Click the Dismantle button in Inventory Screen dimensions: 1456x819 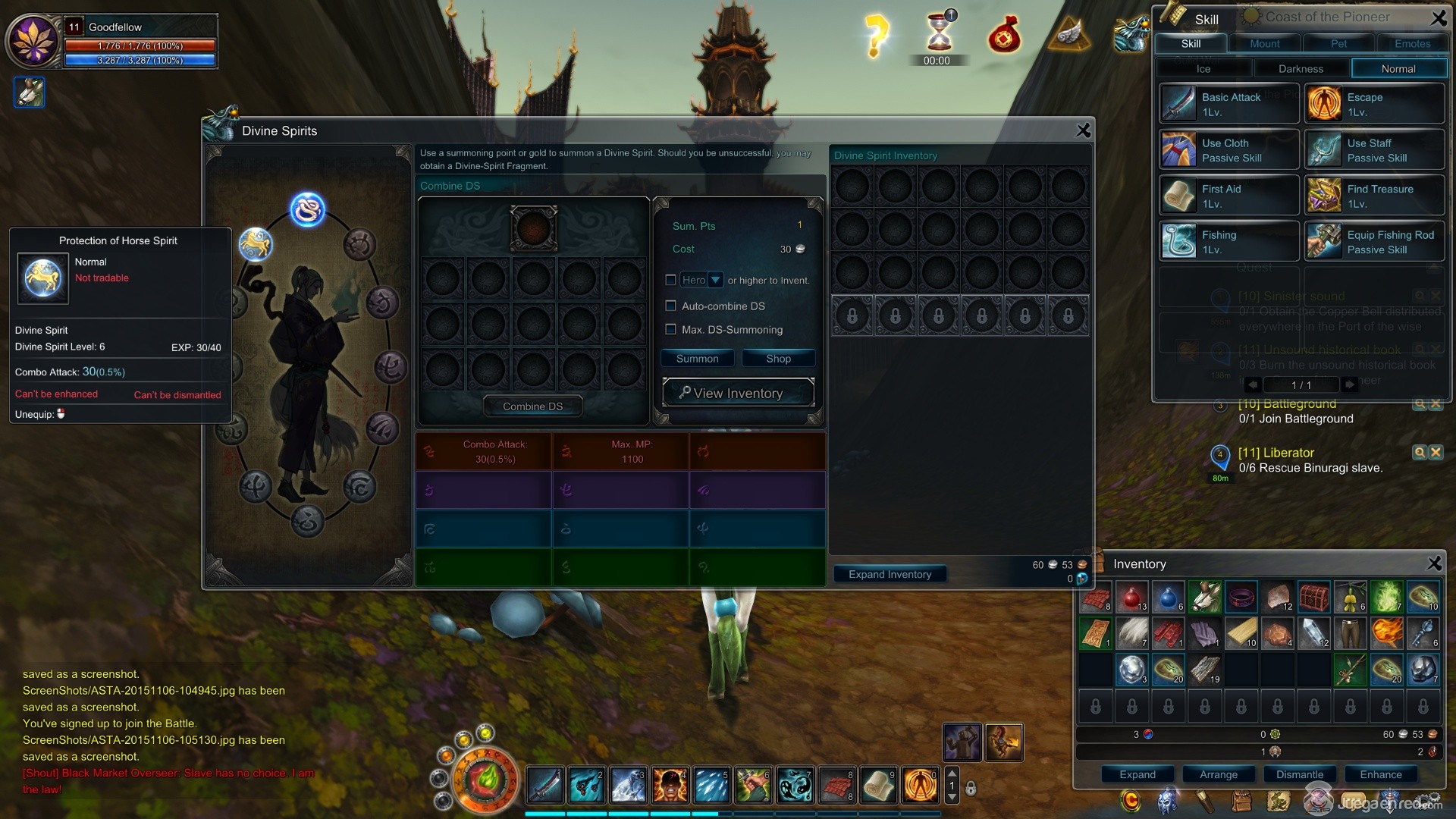click(1300, 774)
